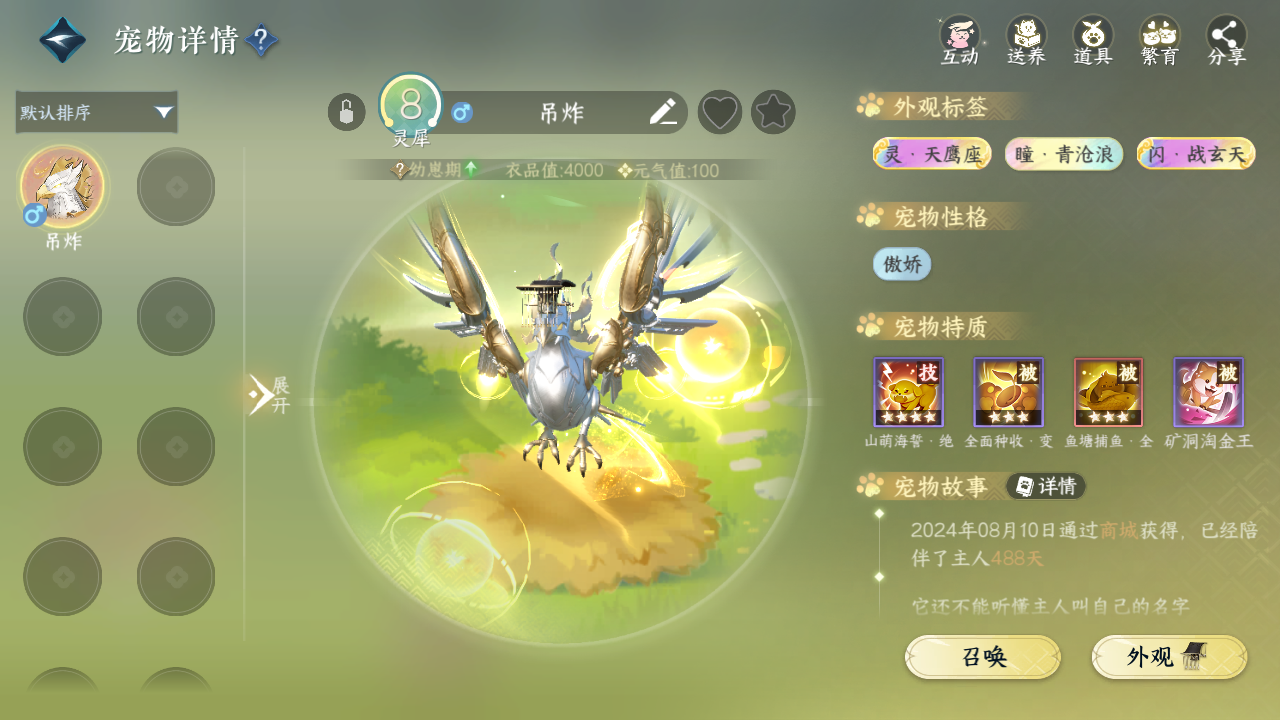The image size is (1280, 720).
Task: Expand the pet list with 展开
Action: (268, 395)
